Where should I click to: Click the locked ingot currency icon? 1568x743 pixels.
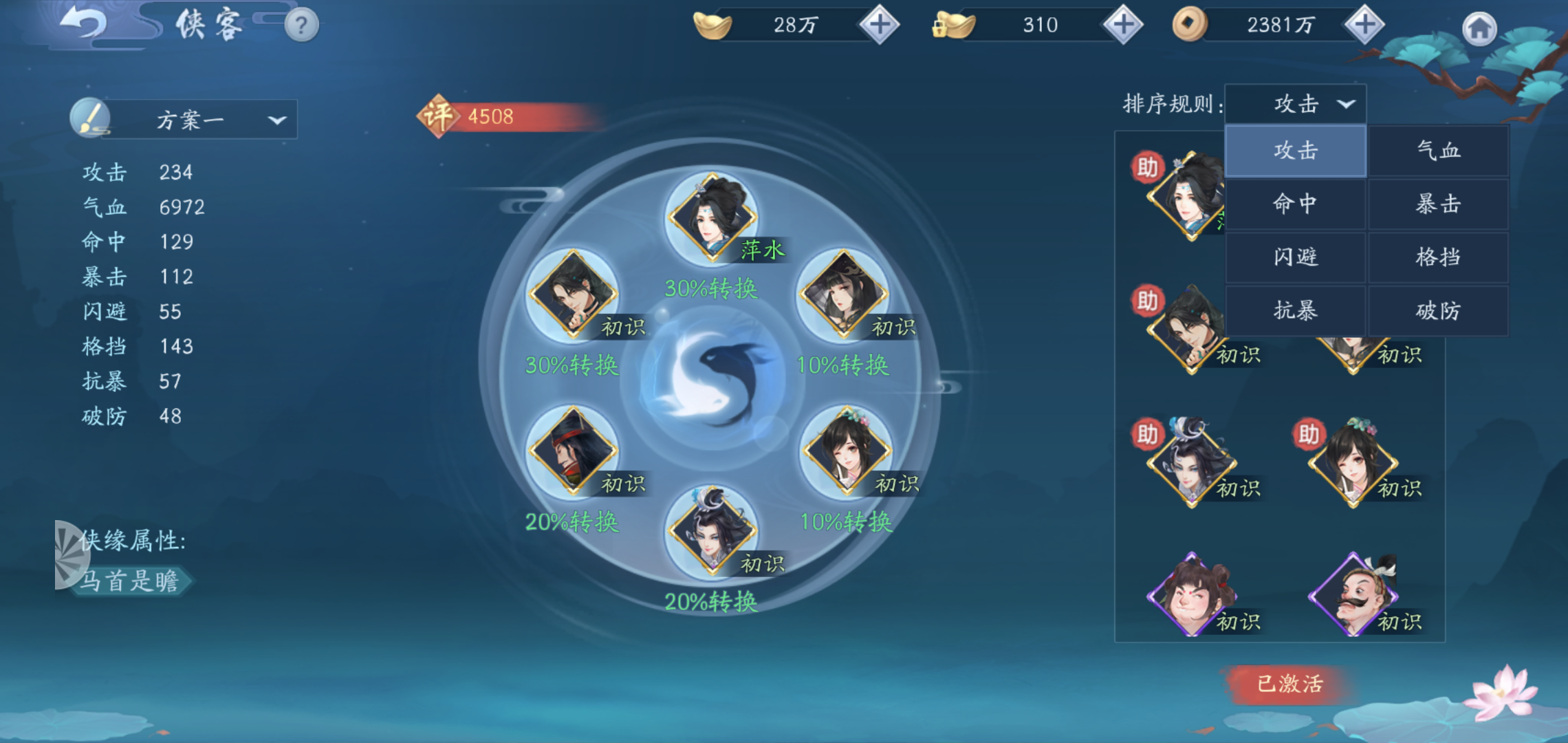[956, 25]
